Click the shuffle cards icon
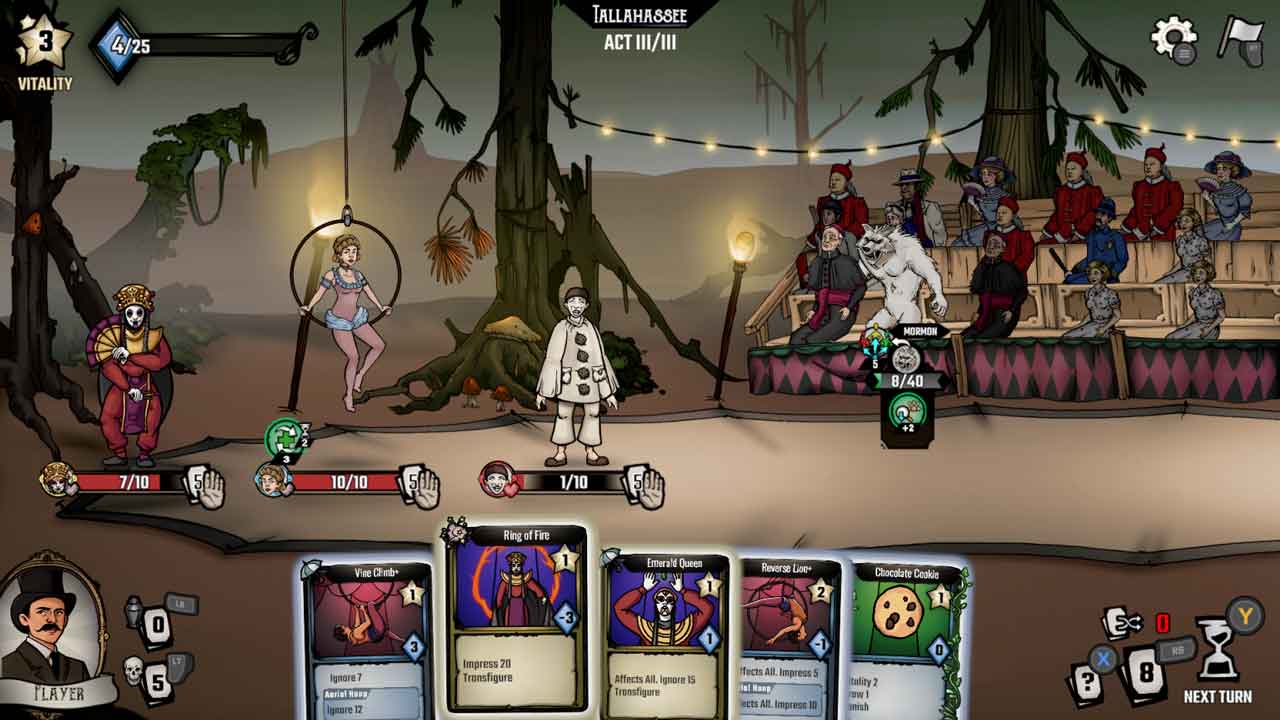This screenshot has height=720, width=1280. point(1121,624)
